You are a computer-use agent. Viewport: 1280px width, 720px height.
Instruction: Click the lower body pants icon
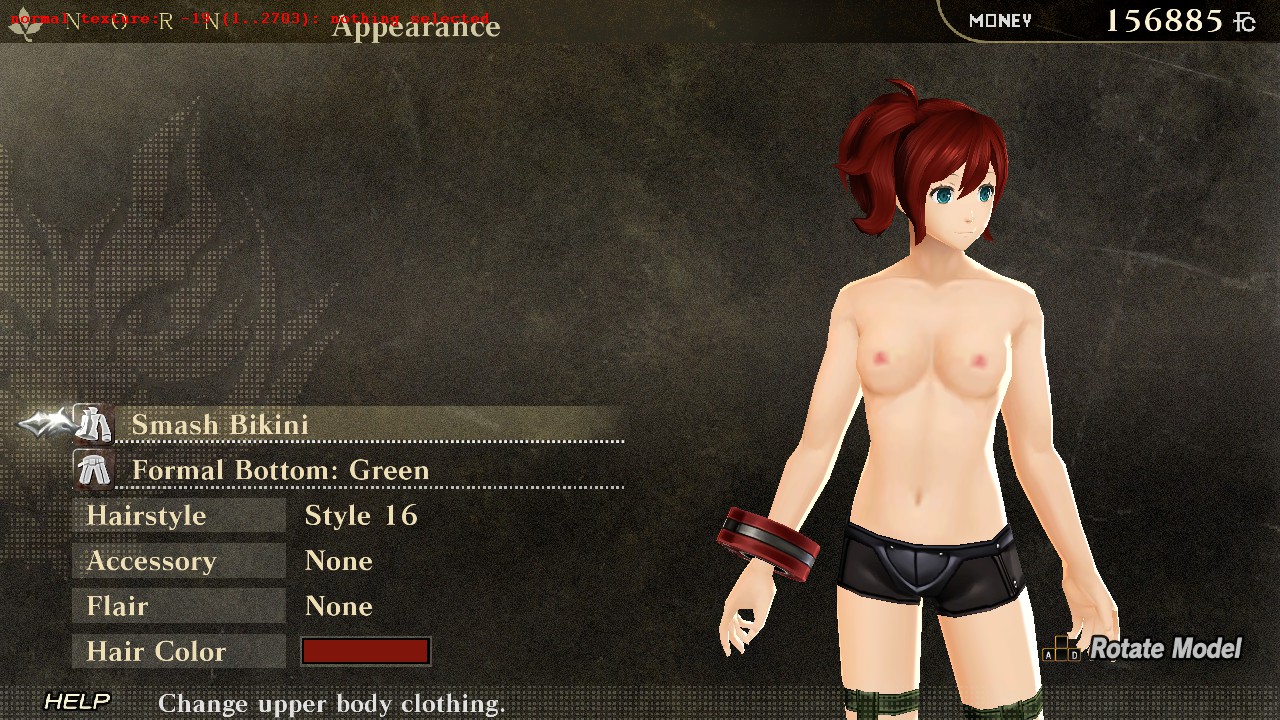click(94, 470)
